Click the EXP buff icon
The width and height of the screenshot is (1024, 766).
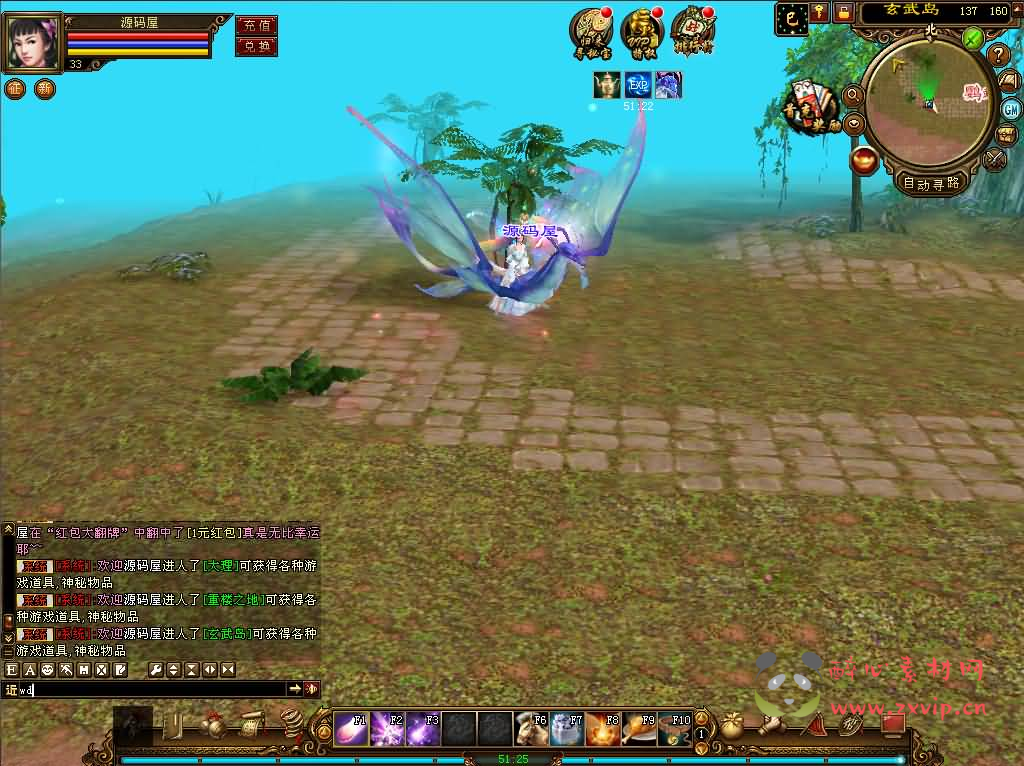(x=638, y=85)
